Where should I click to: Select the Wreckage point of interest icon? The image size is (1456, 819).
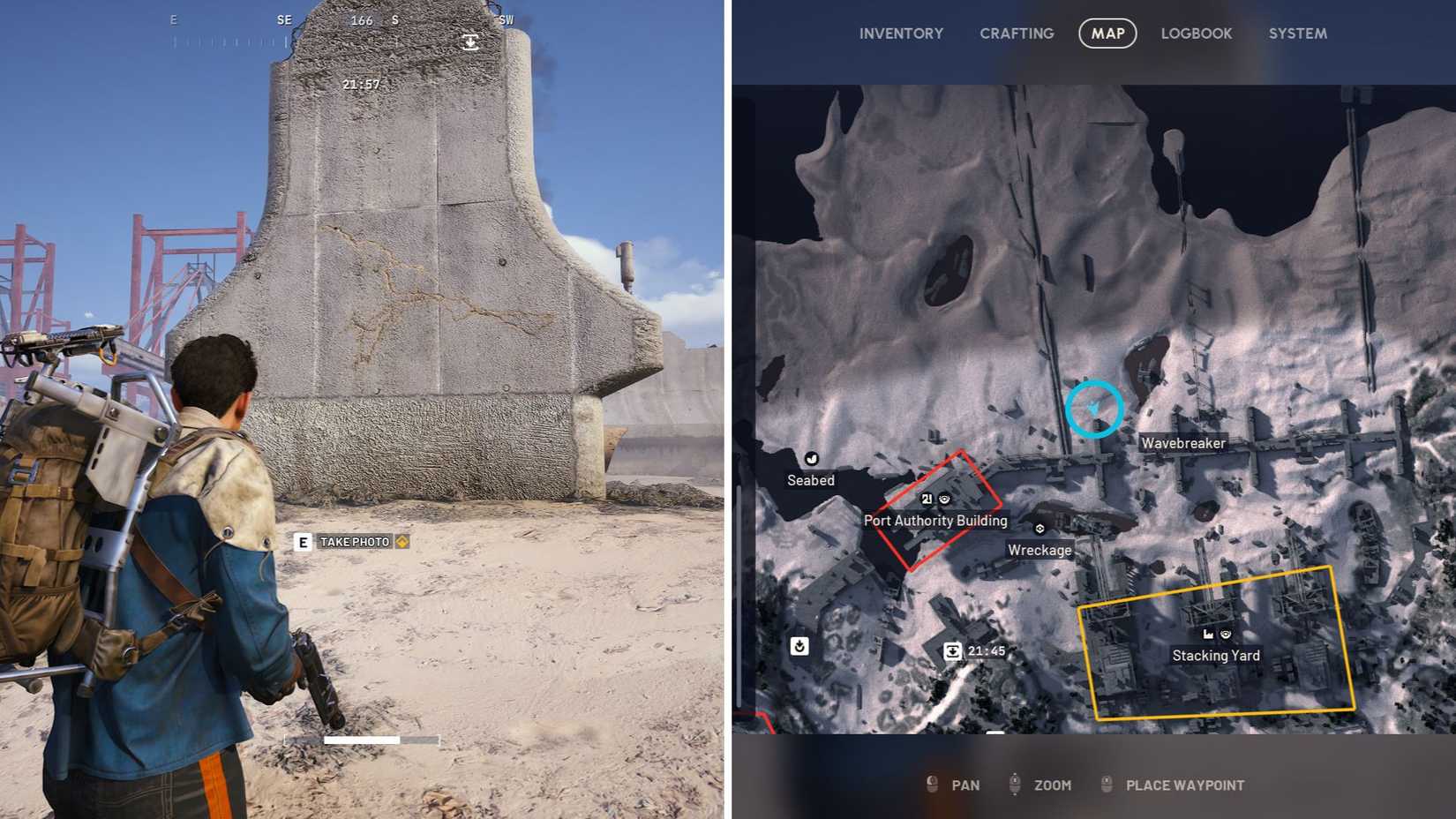click(x=1039, y=529)
